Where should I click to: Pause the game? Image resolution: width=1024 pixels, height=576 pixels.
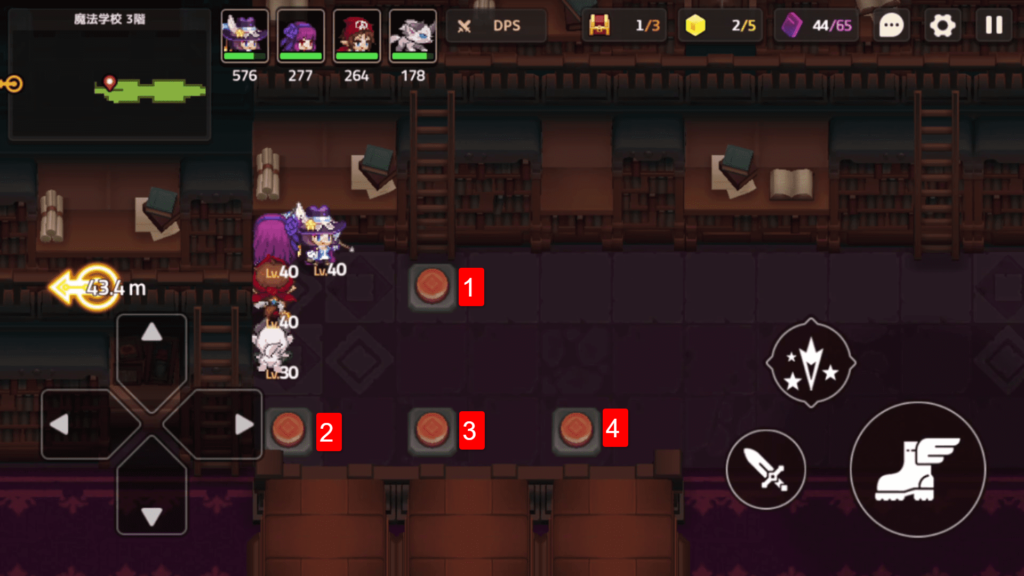point(993,26)
